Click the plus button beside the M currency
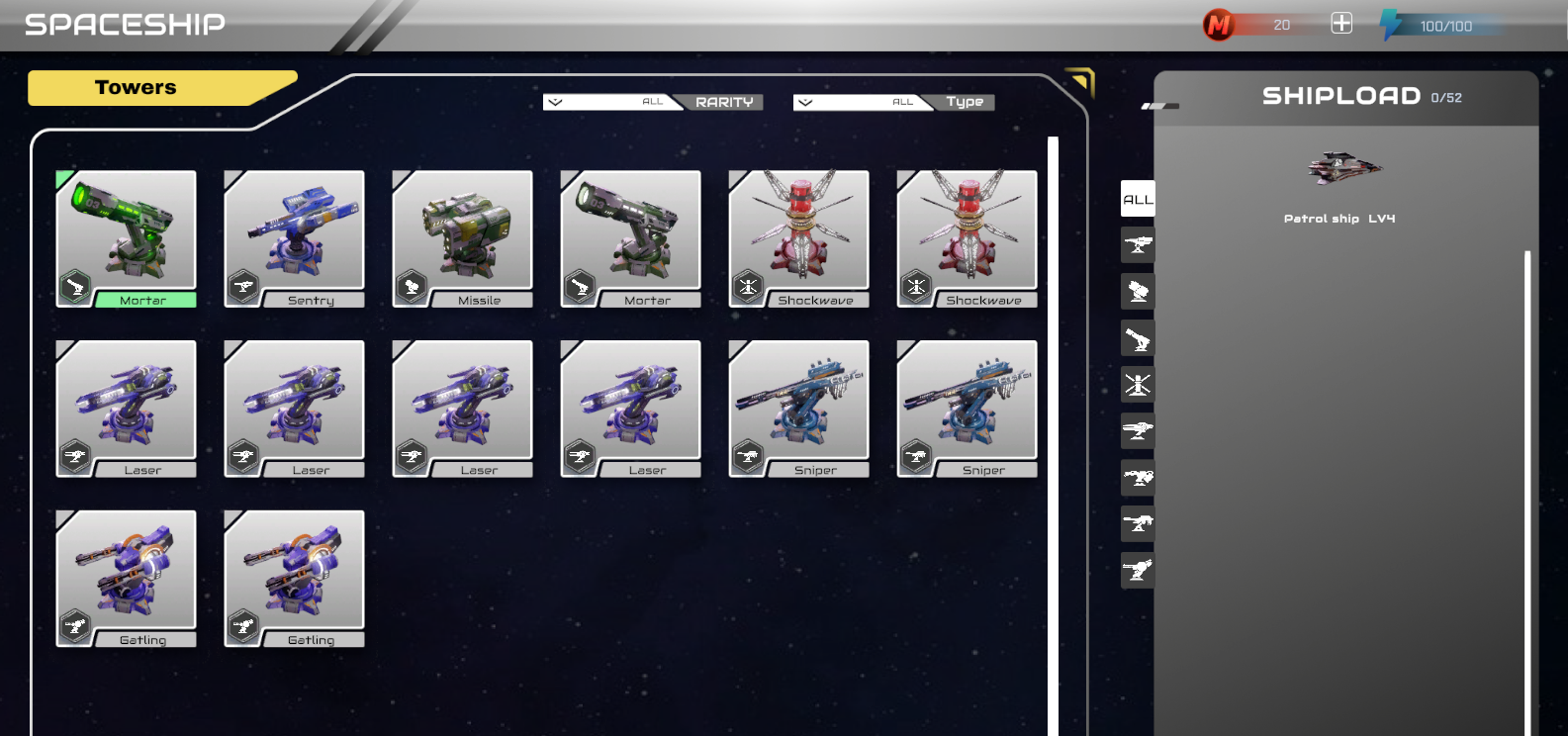The width and height of the screenshot is (1568, 736). (x=1341, y=24)
